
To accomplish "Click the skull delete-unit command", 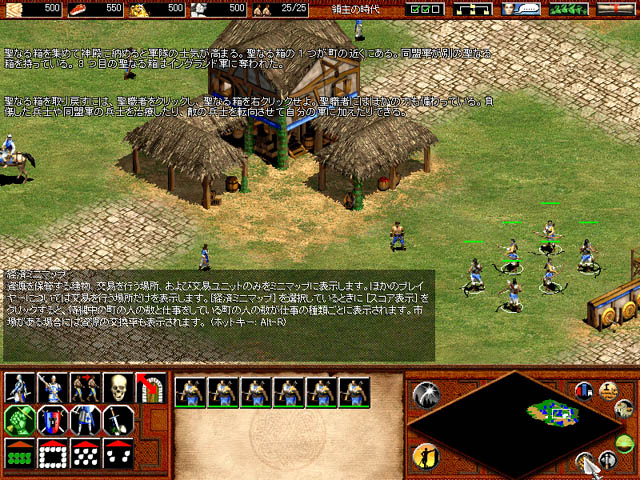I will (x=117, y=387).
